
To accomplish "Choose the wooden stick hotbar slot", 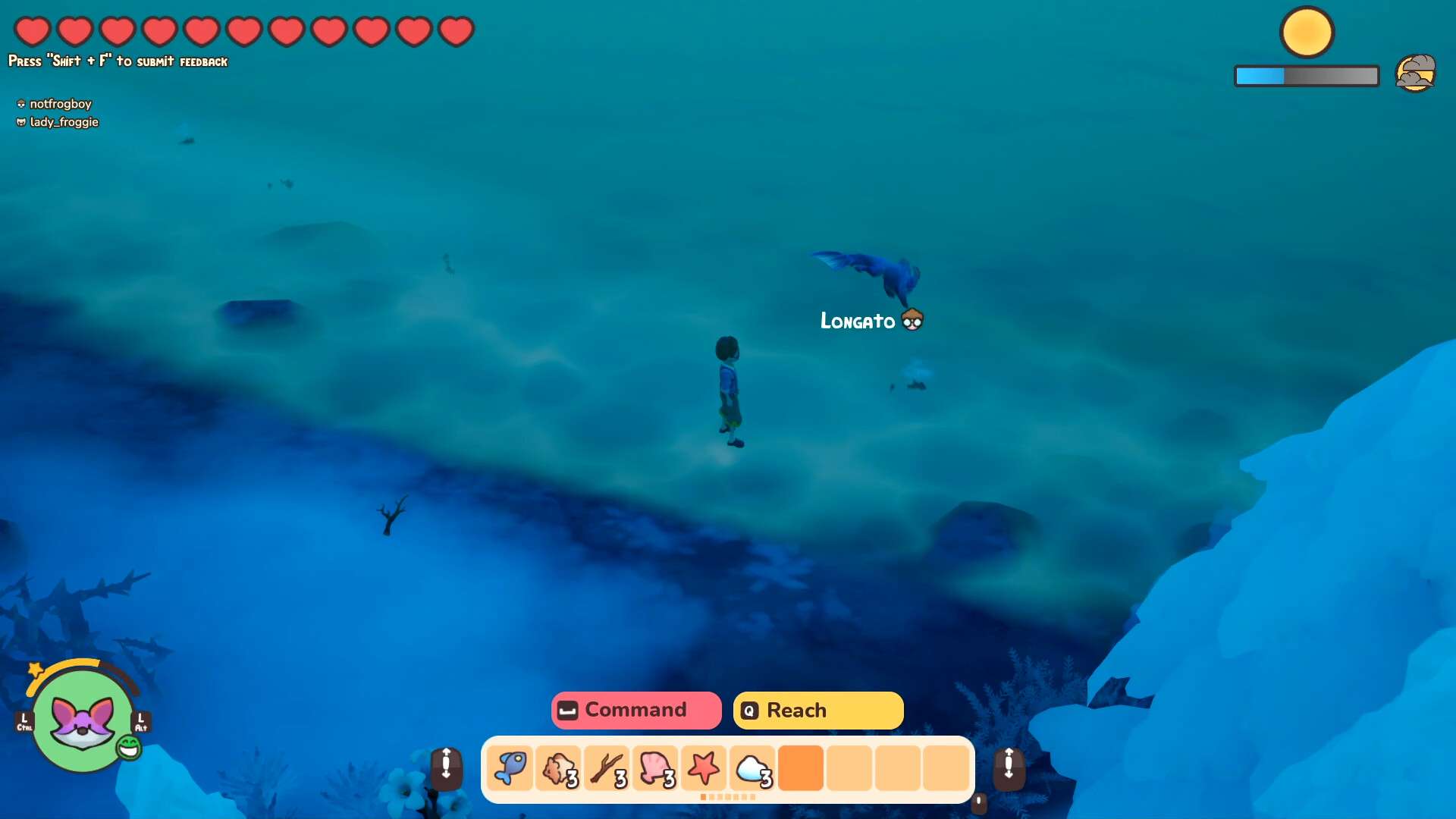I will (607, 767).
